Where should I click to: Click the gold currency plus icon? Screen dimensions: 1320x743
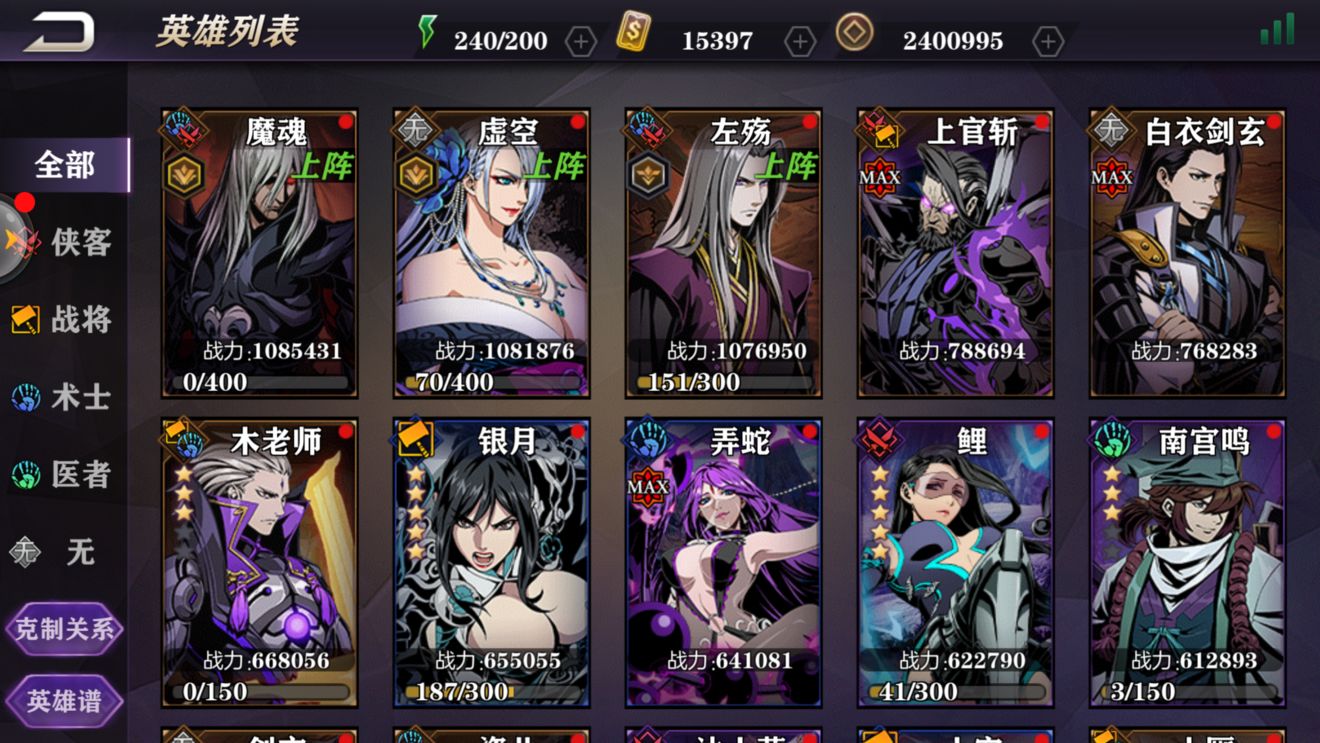800,41
